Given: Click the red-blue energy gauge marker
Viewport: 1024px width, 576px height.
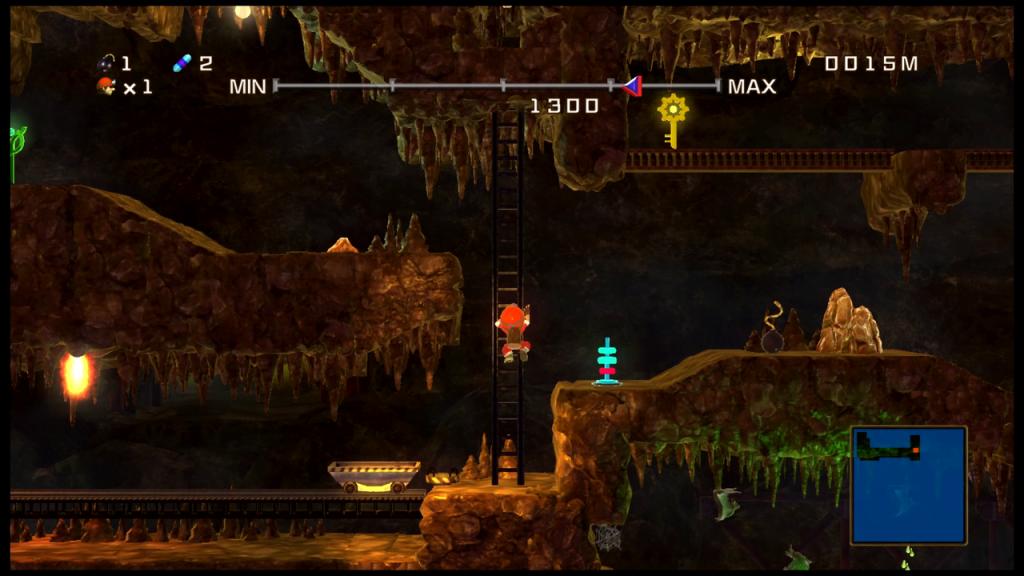Looking at the screenshot, I should 631,86.
